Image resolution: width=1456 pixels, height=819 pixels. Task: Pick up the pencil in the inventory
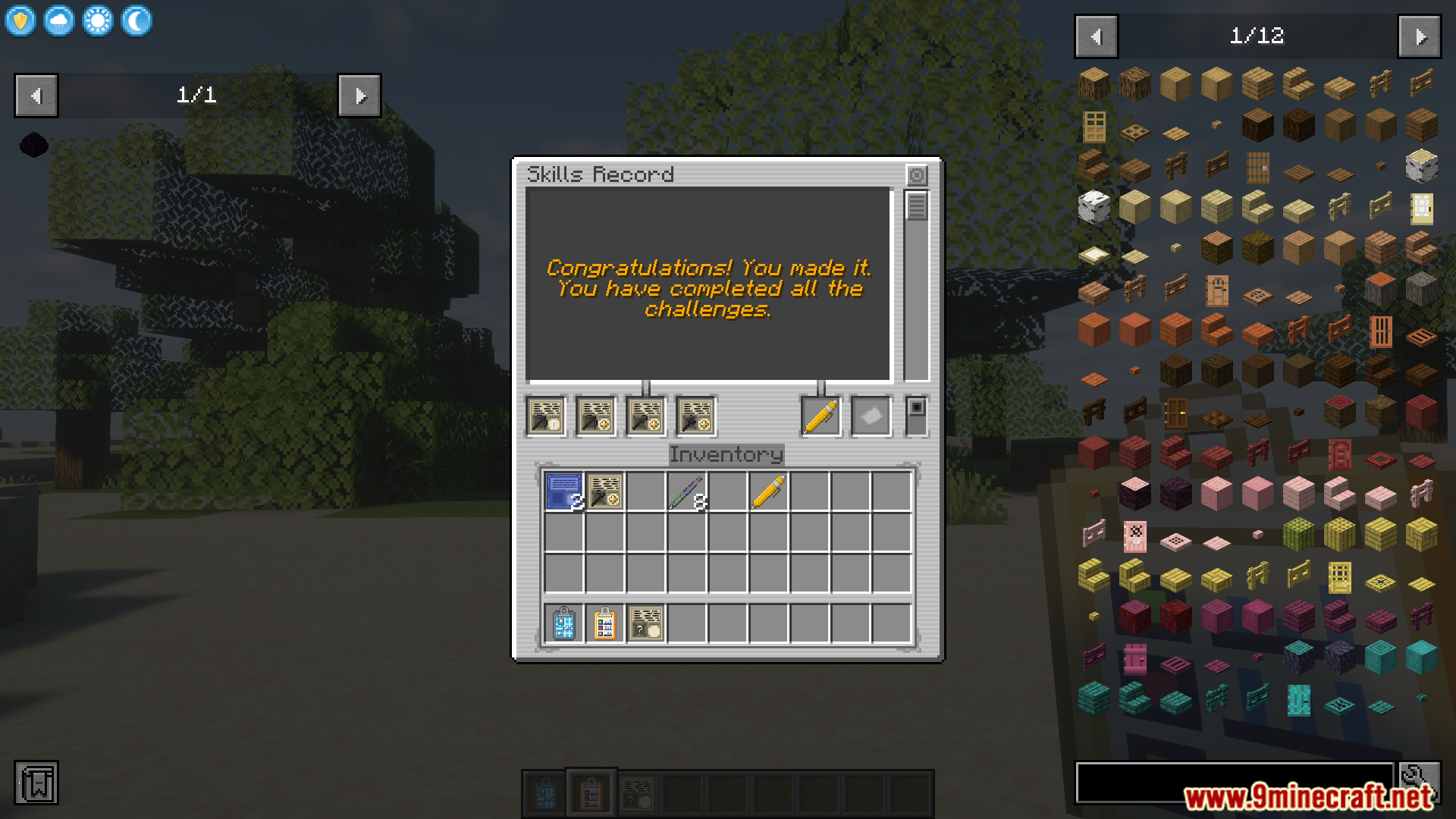point(768,491)
